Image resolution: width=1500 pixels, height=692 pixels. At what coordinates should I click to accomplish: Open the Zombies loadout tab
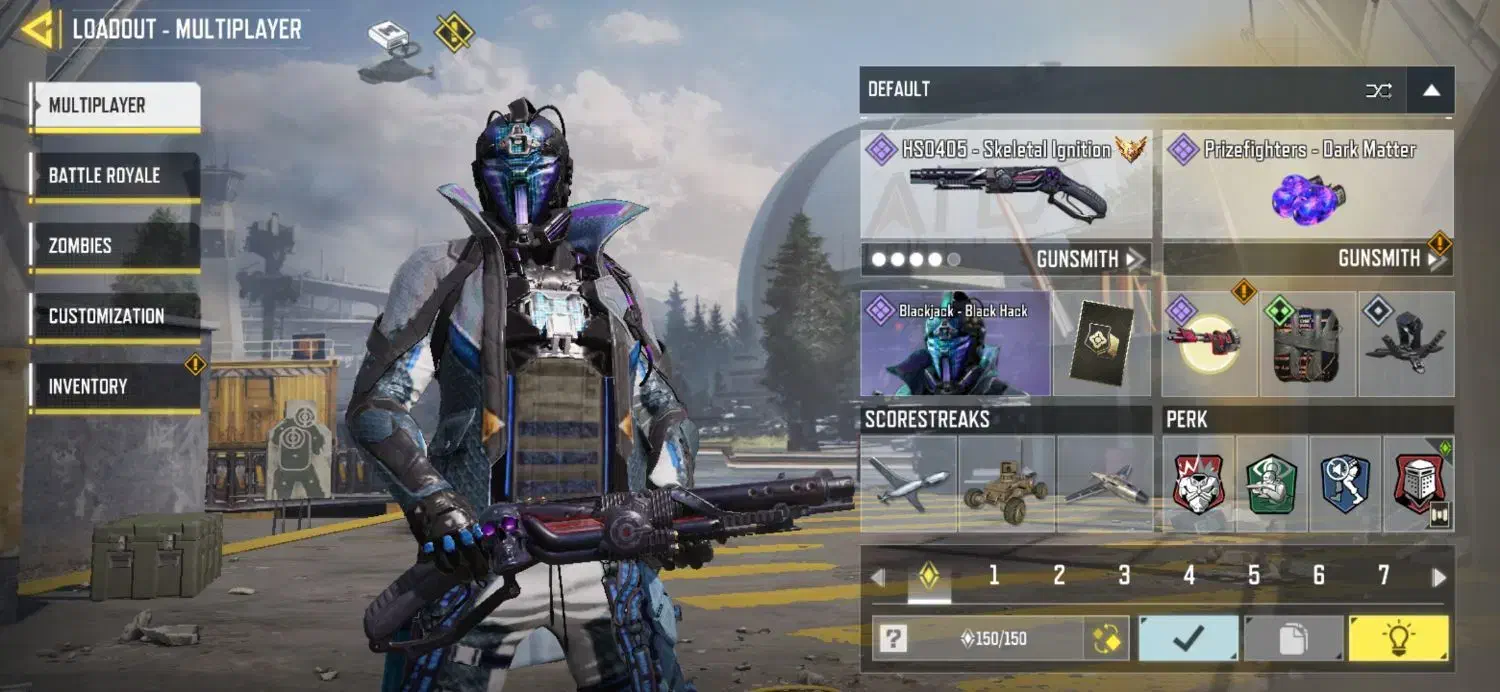pos(115,246)
